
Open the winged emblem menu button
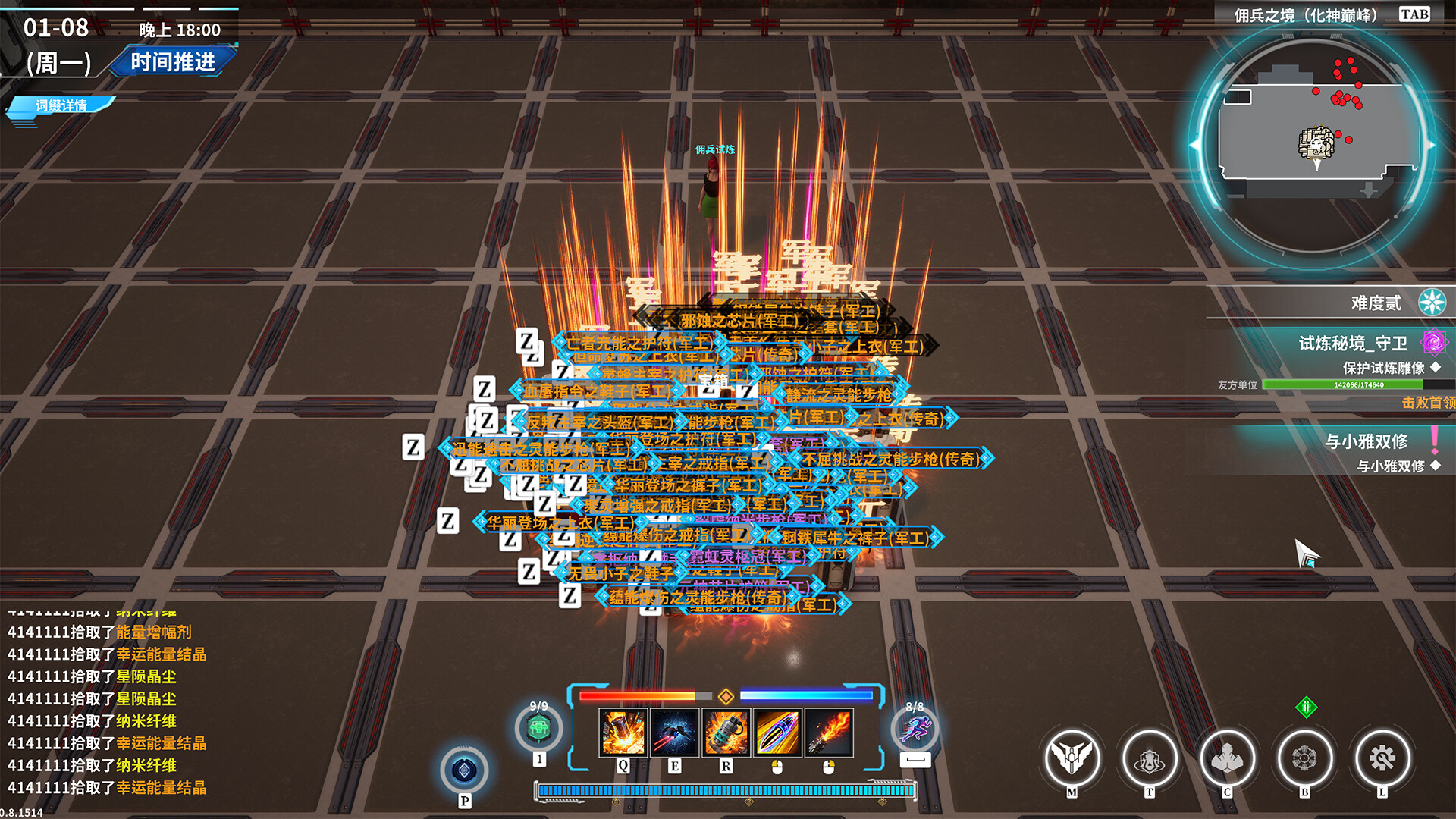[x=1072, y=758]
